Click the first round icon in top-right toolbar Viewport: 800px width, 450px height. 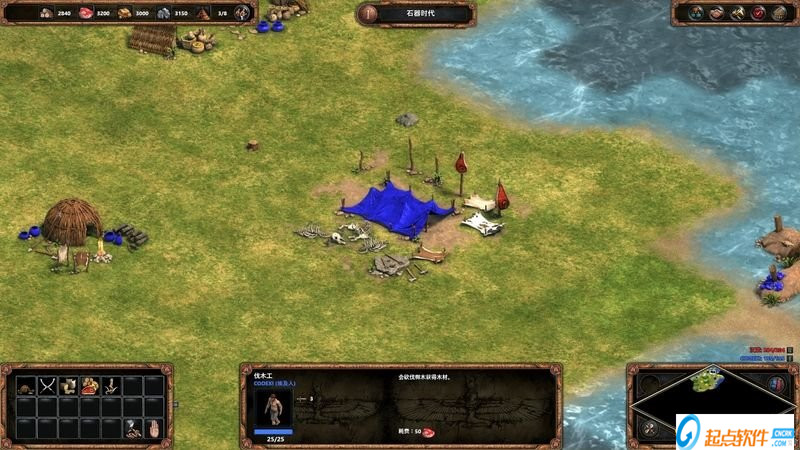coord(694,13)
